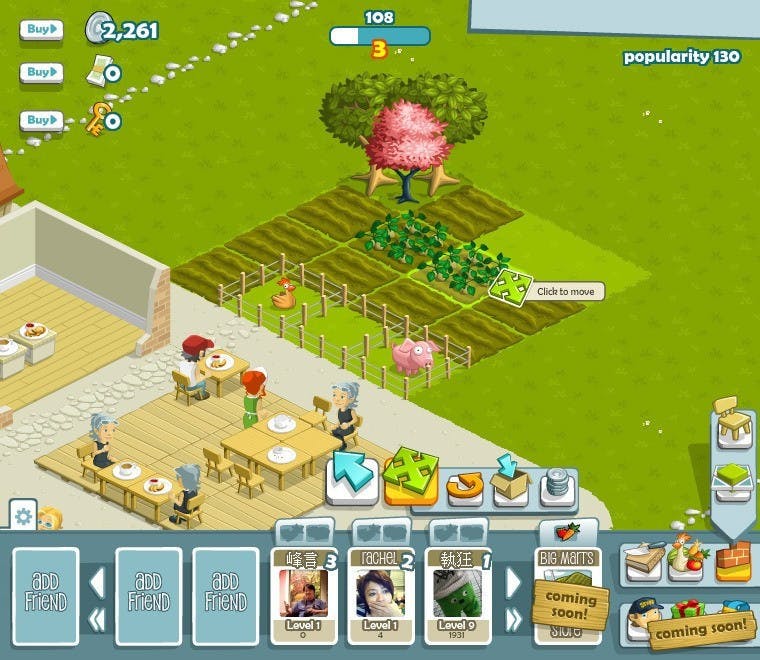Select the brick wall build icon
The height and width of the screenshot is (660, 760).
pyautogui.click(x=733, y=561)
